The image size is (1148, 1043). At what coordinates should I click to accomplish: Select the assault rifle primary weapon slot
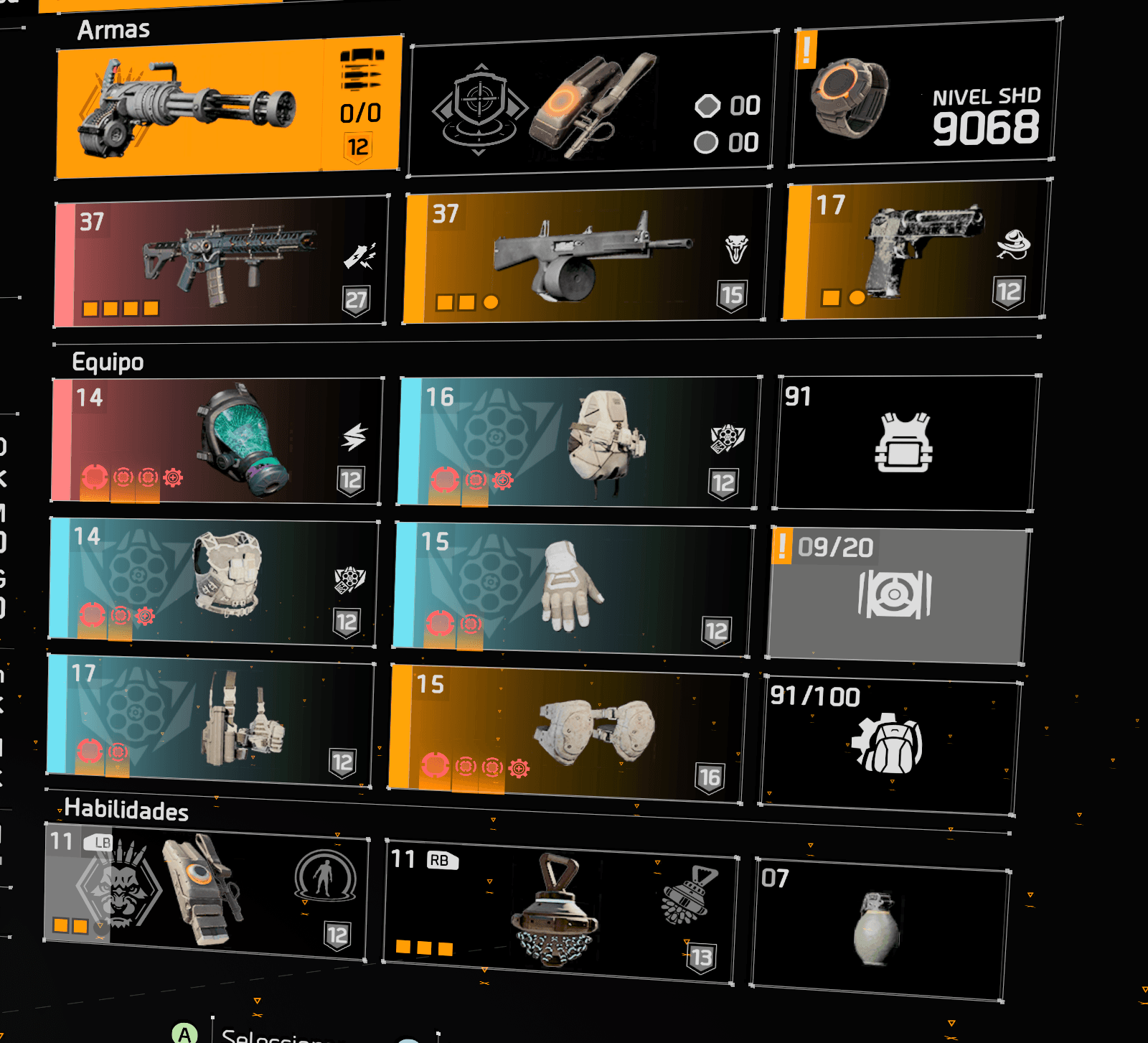tap(221, 262)
